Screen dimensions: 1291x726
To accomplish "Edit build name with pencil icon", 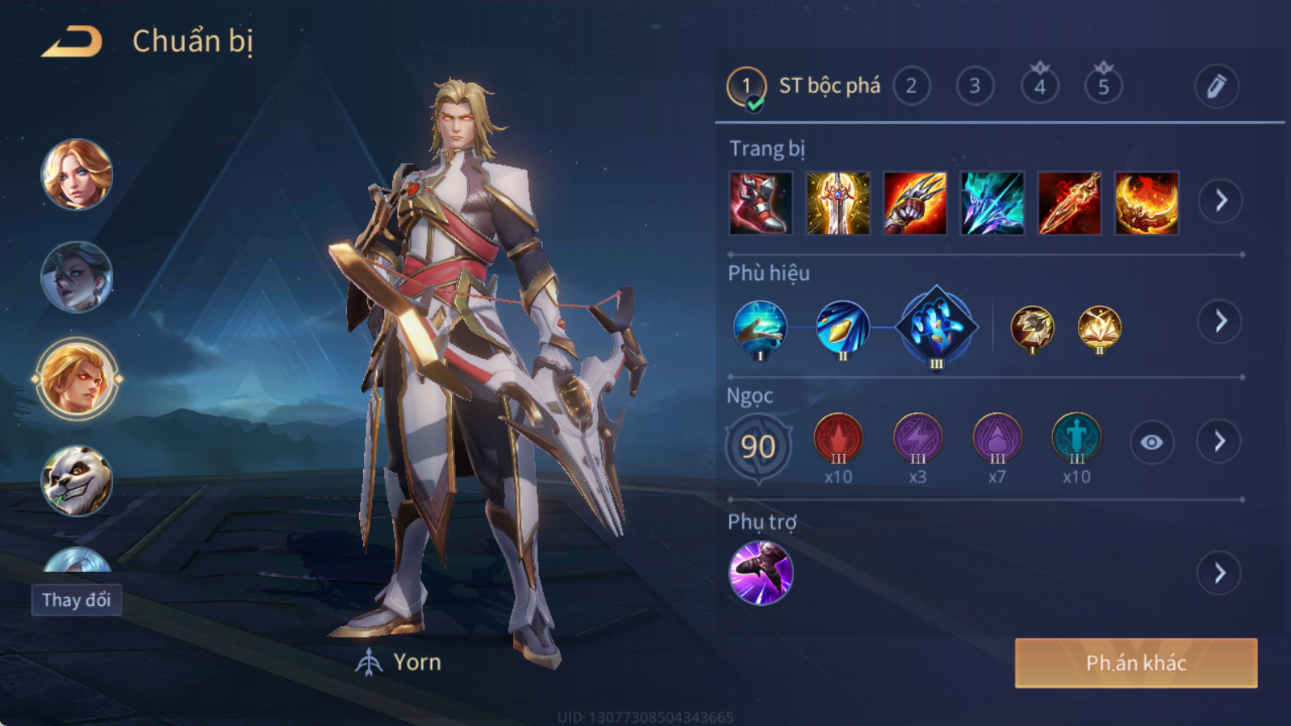I will pos(1217,87).
